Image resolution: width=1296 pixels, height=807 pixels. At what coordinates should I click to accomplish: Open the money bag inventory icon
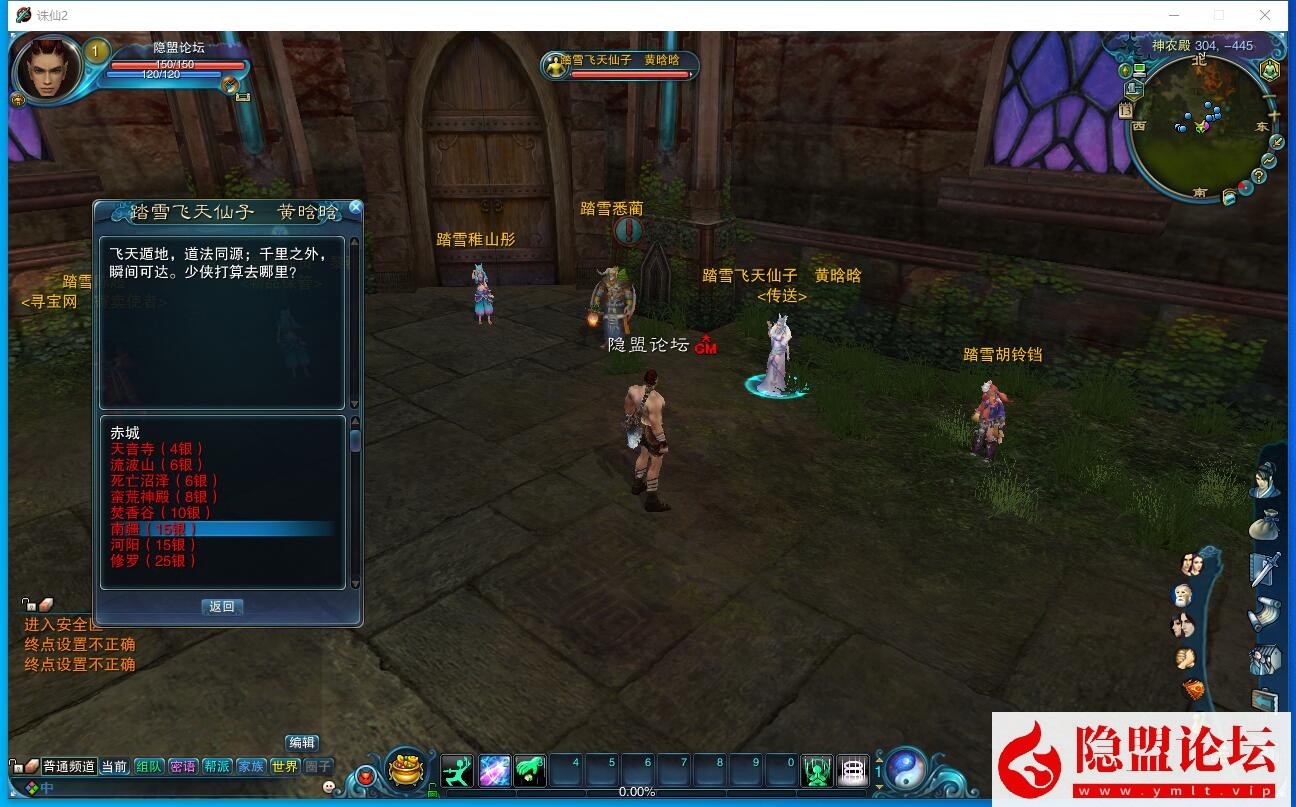pos(1263,524)
